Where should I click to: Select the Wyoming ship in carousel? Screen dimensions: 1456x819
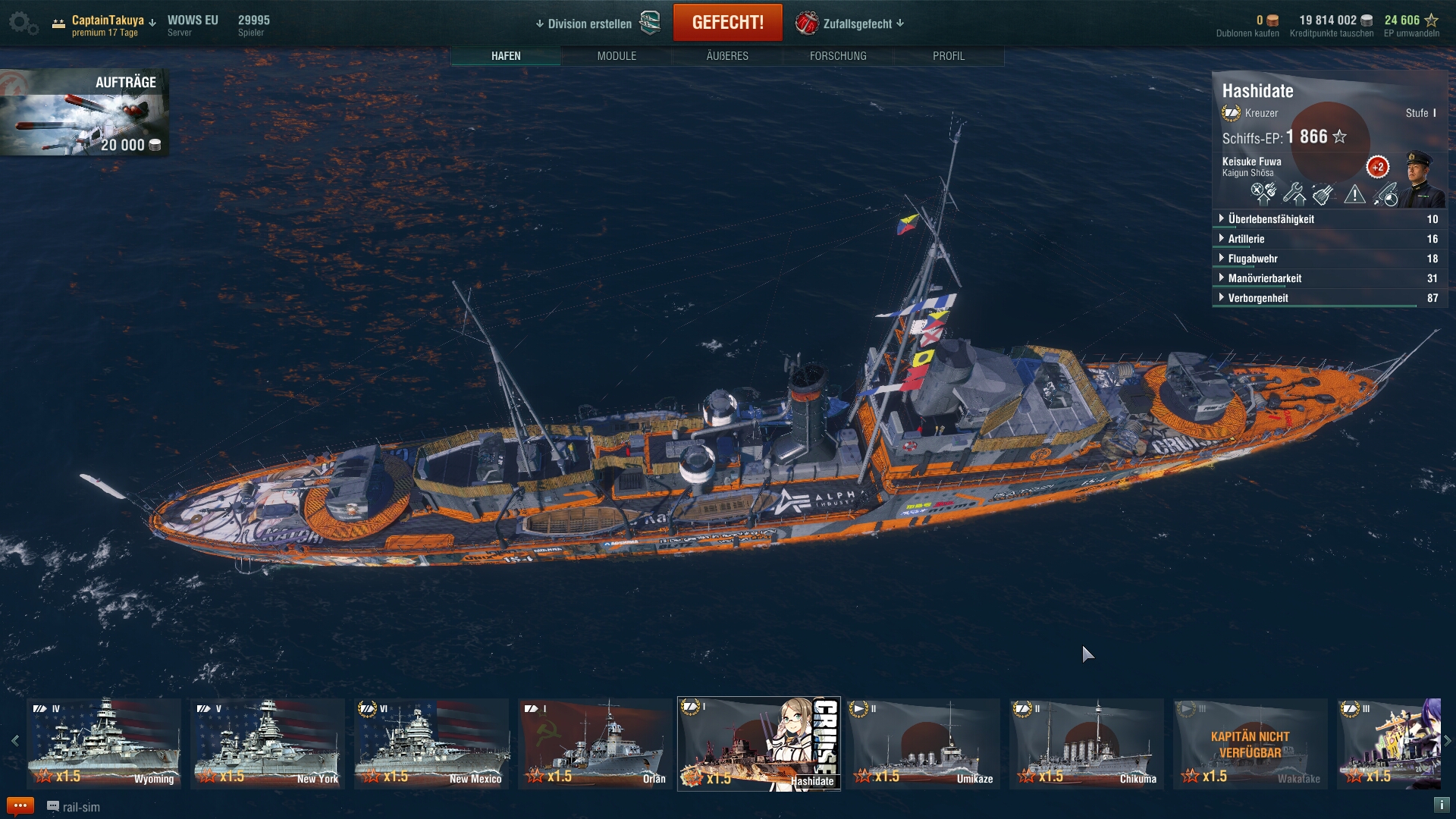pos(104,743)
